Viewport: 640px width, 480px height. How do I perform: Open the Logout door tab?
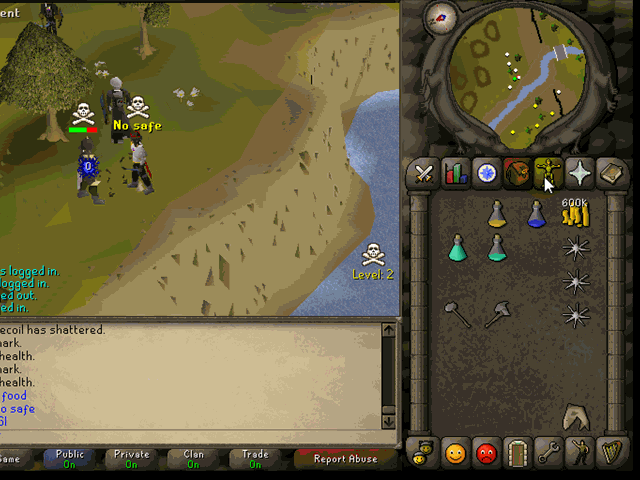517,453
